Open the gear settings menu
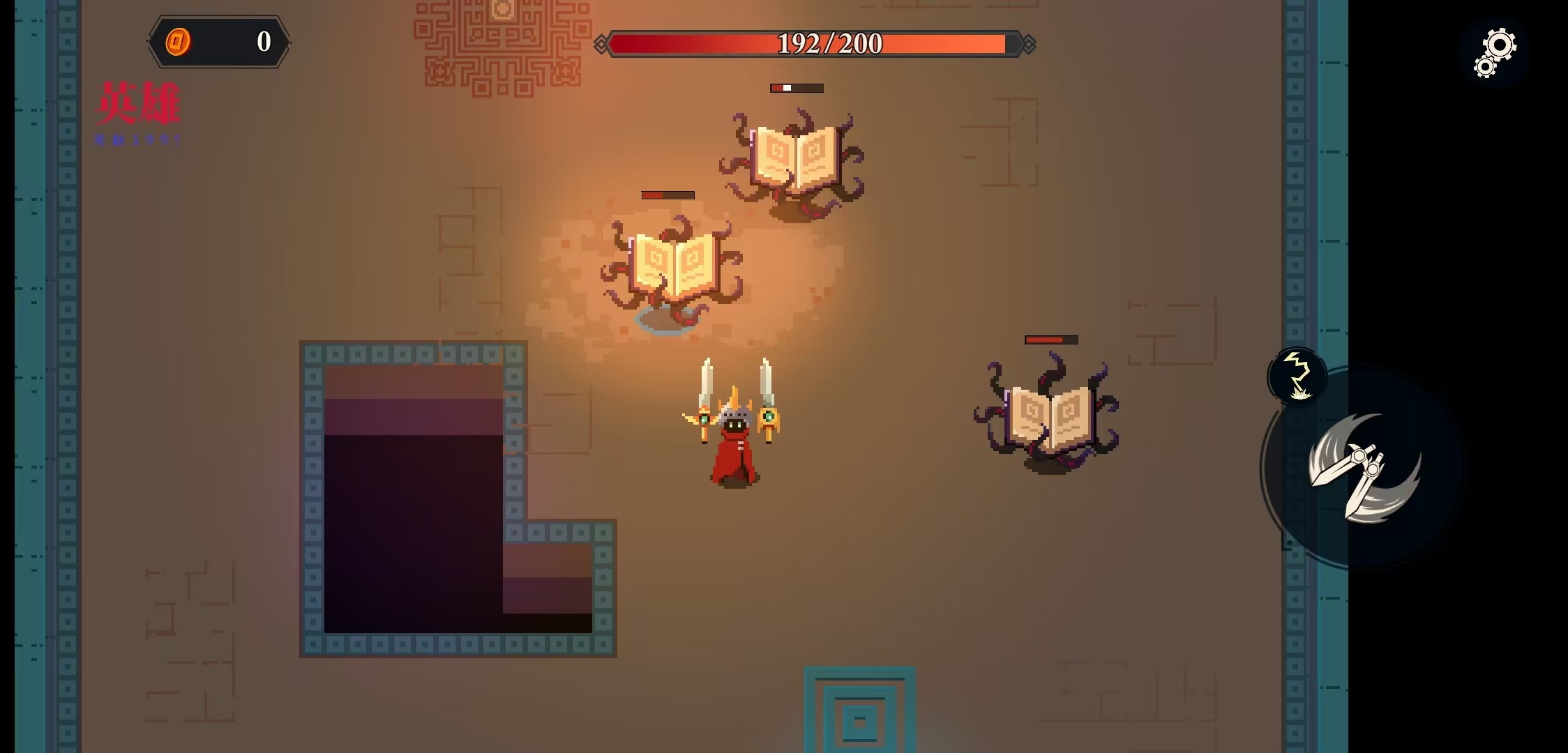This screenshot has height=753, width=1568. point(1495,52)
